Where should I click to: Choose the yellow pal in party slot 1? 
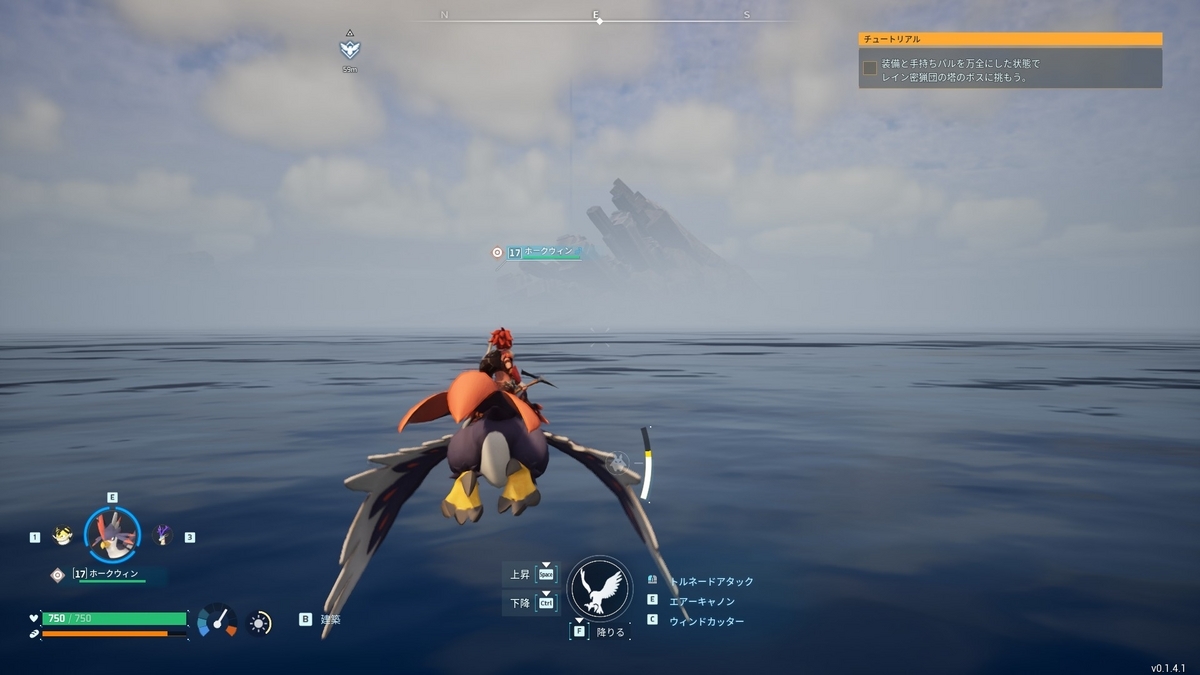(x=62, y=536)
